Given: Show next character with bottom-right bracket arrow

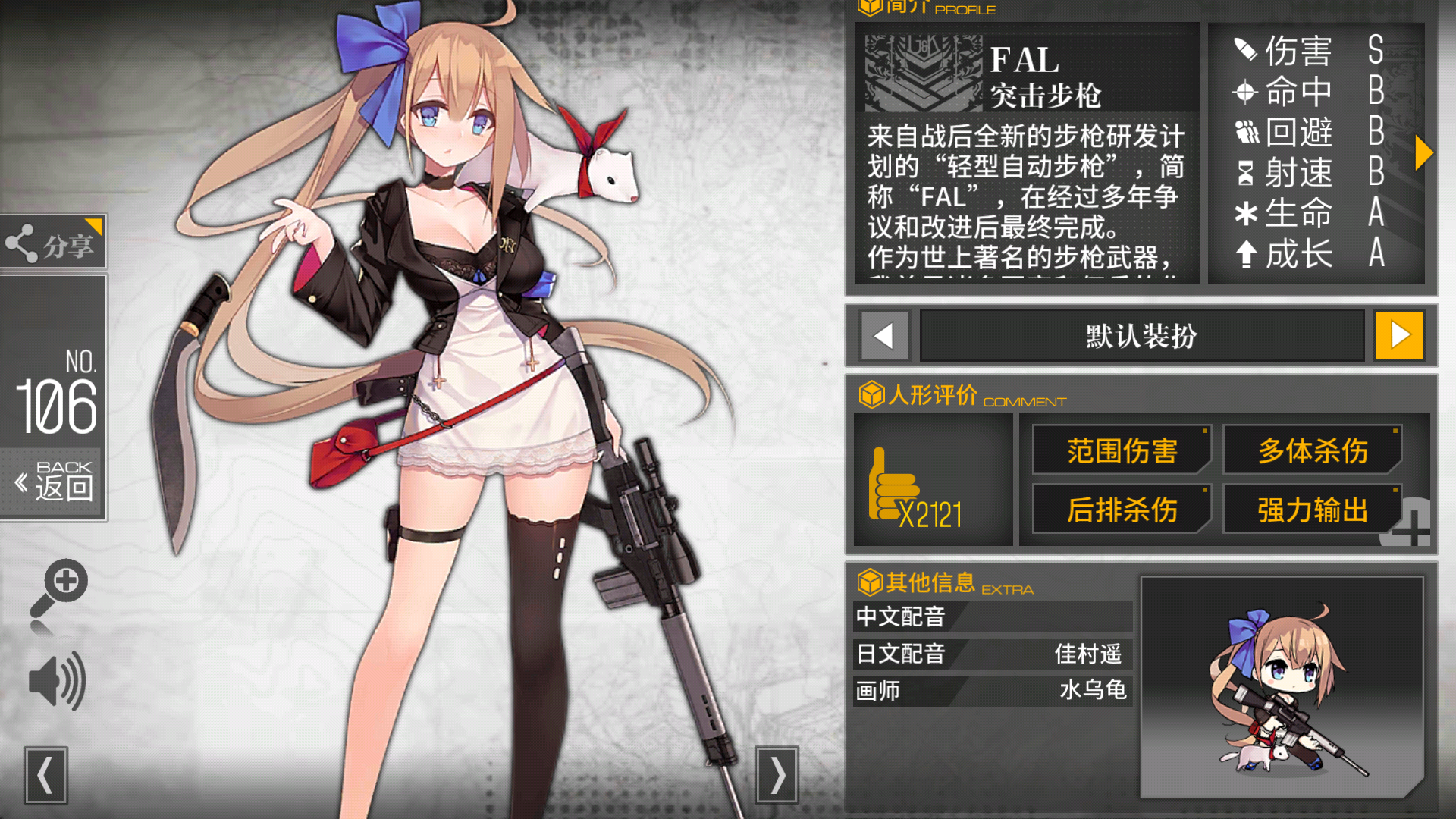Looking at the screenshot, I should click(x=777, y=775).
